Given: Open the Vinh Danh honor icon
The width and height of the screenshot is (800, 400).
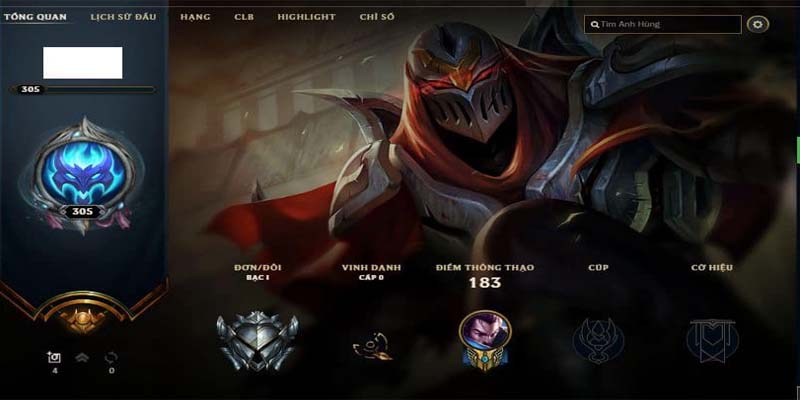Looking at the screenshot, I should click(x=371, y=345).
